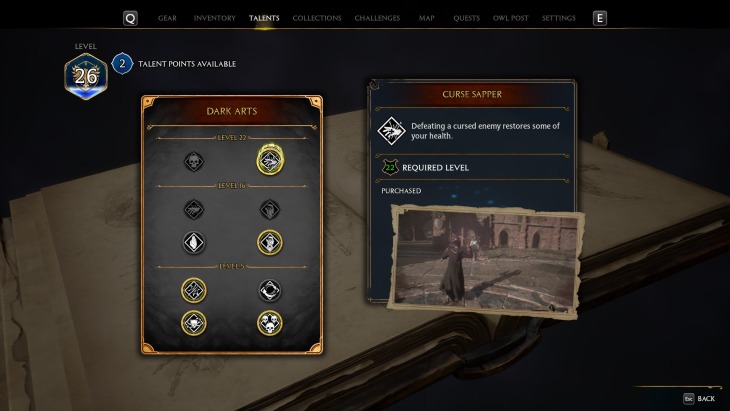
Task: Open the Owl Post tab
Action: tap(510, 18)
